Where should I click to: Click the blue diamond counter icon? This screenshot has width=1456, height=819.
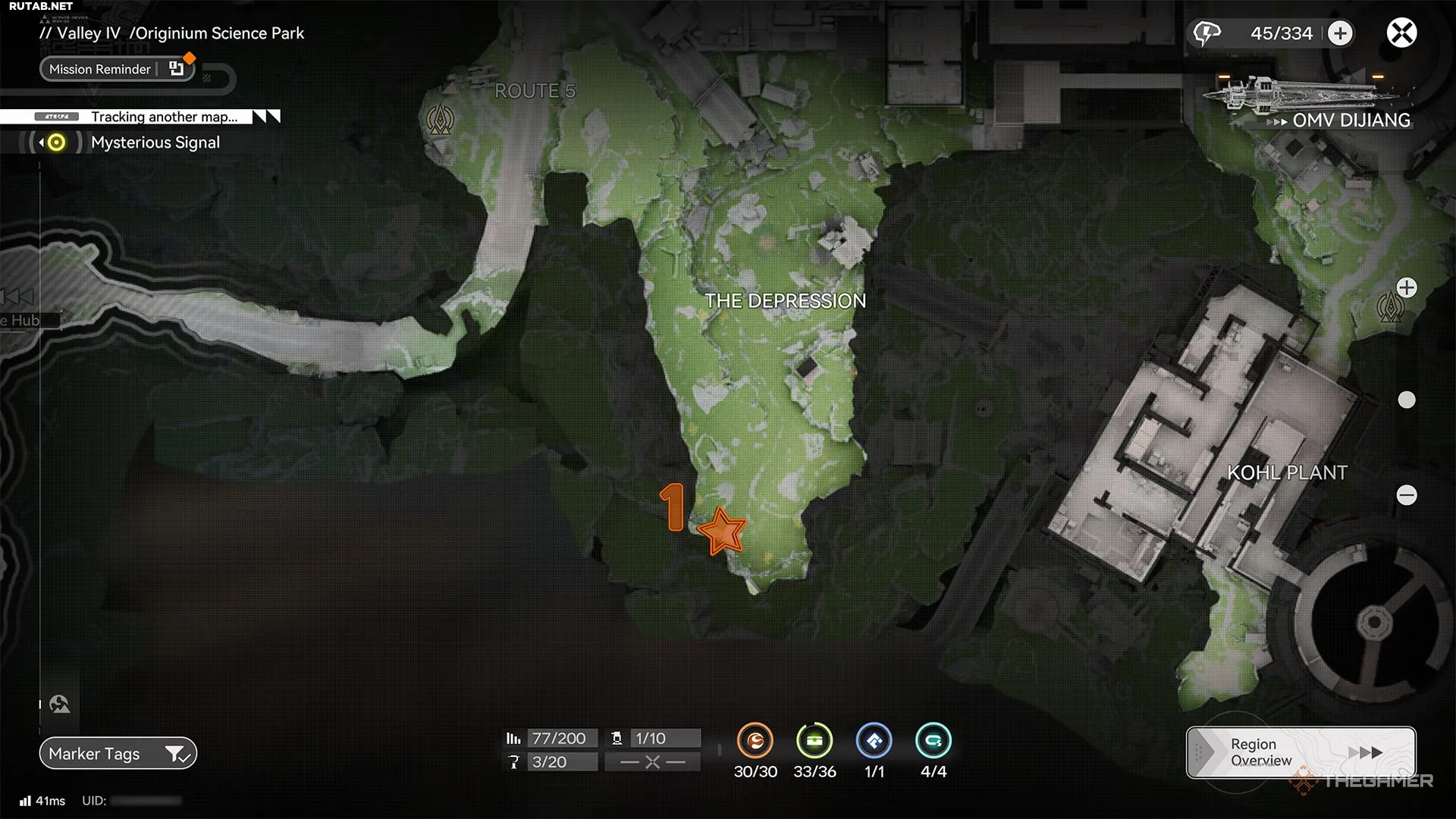pyautogui.click(x=874, y=741)
